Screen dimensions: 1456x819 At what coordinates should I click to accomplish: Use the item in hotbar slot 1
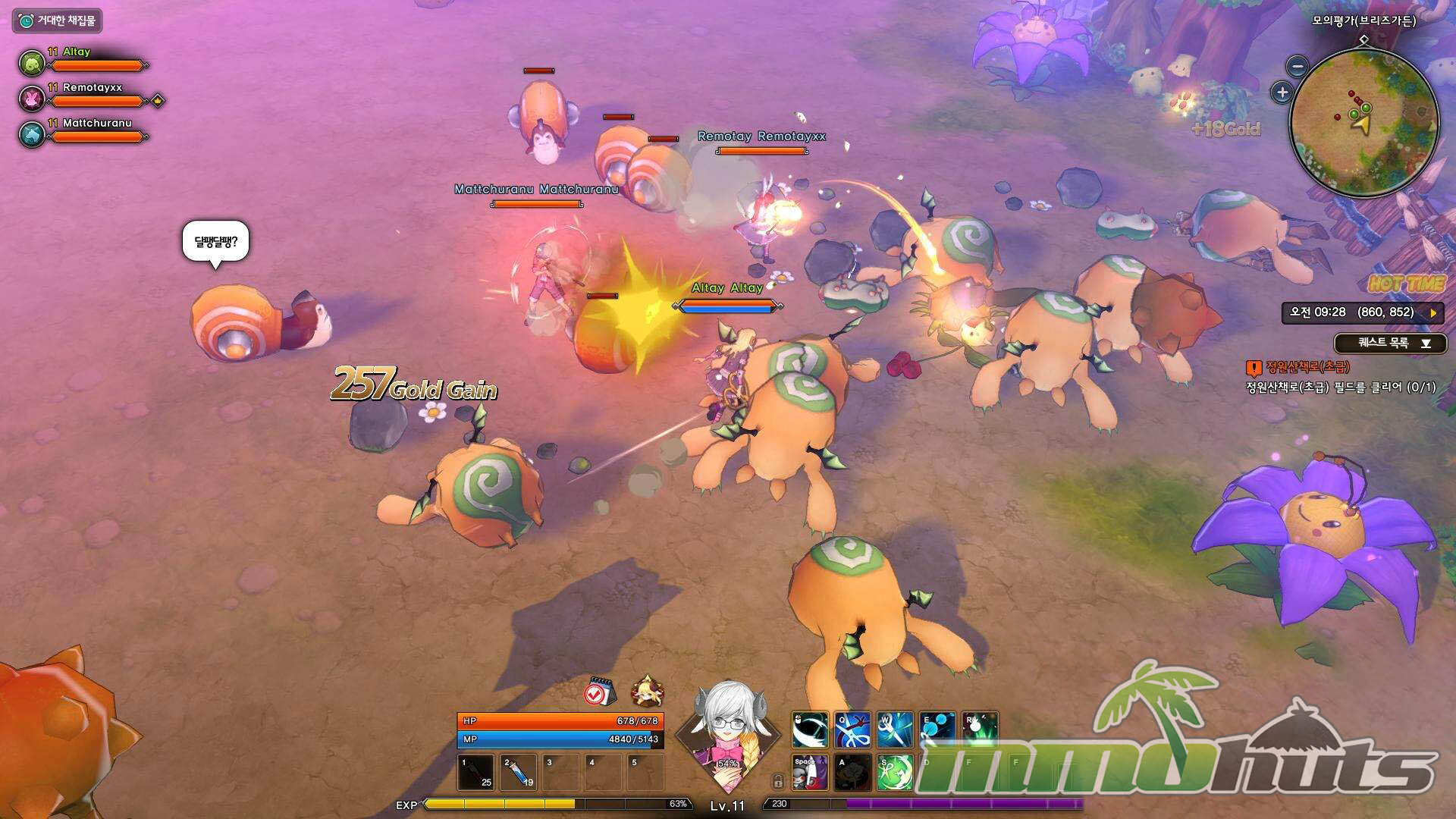coord(477,772)
